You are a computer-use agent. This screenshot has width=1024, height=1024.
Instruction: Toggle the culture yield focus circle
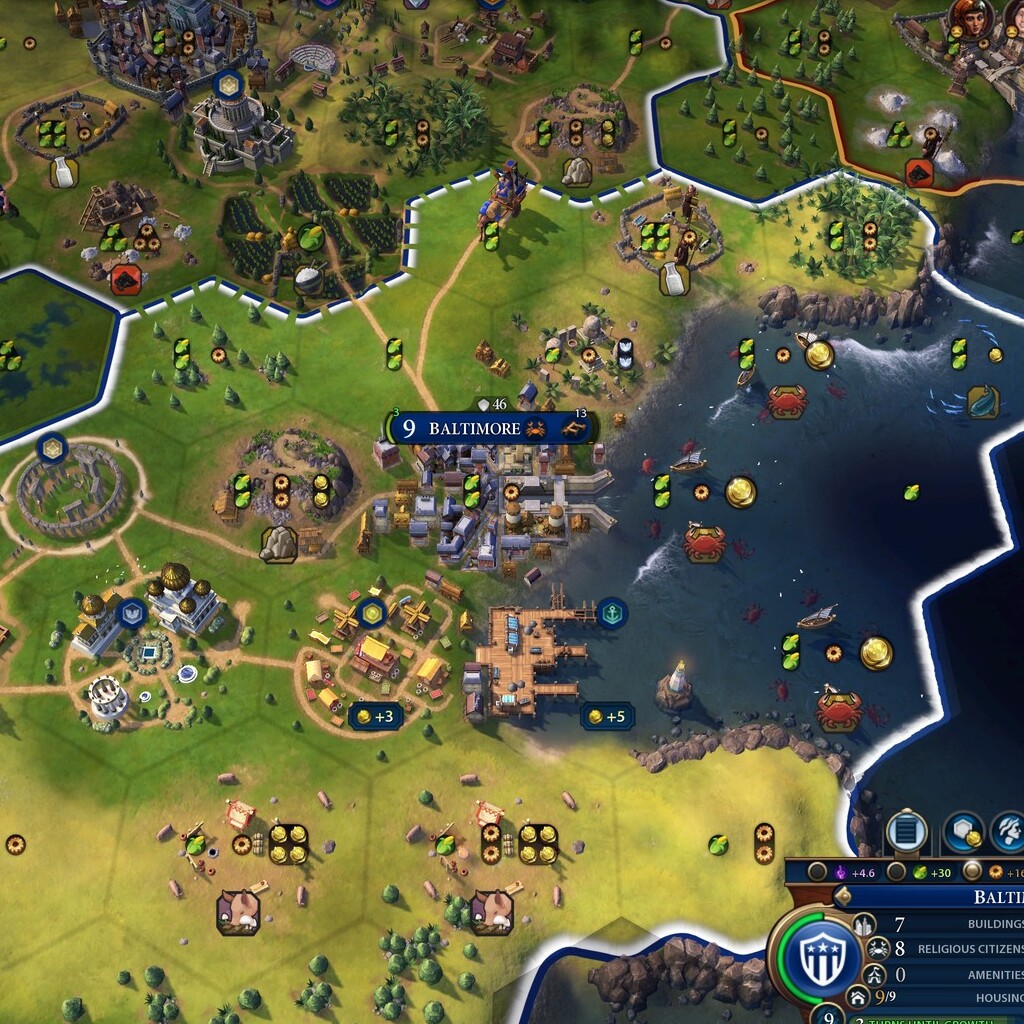click(818, 871)
